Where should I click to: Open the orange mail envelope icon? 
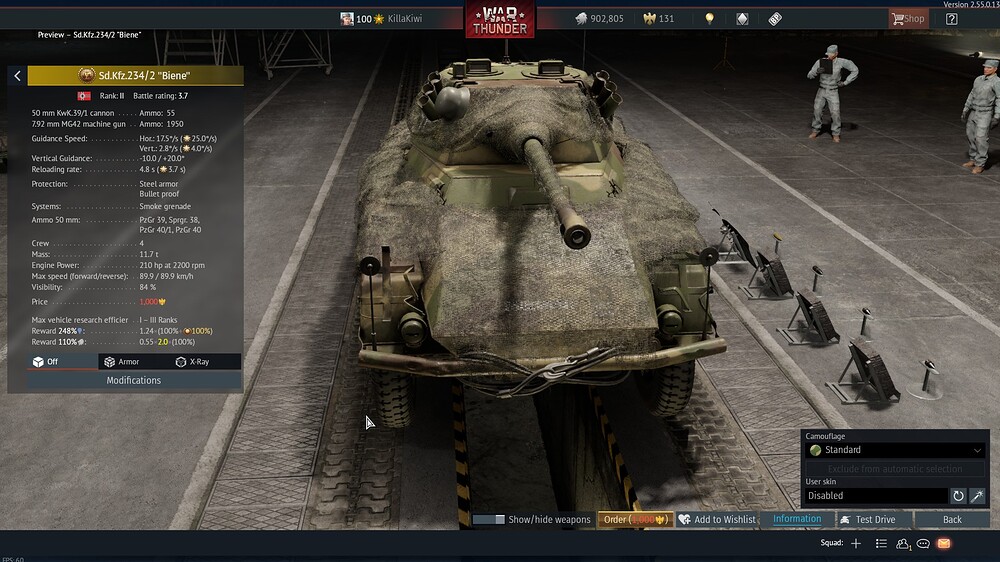click(x=943, y=543)
